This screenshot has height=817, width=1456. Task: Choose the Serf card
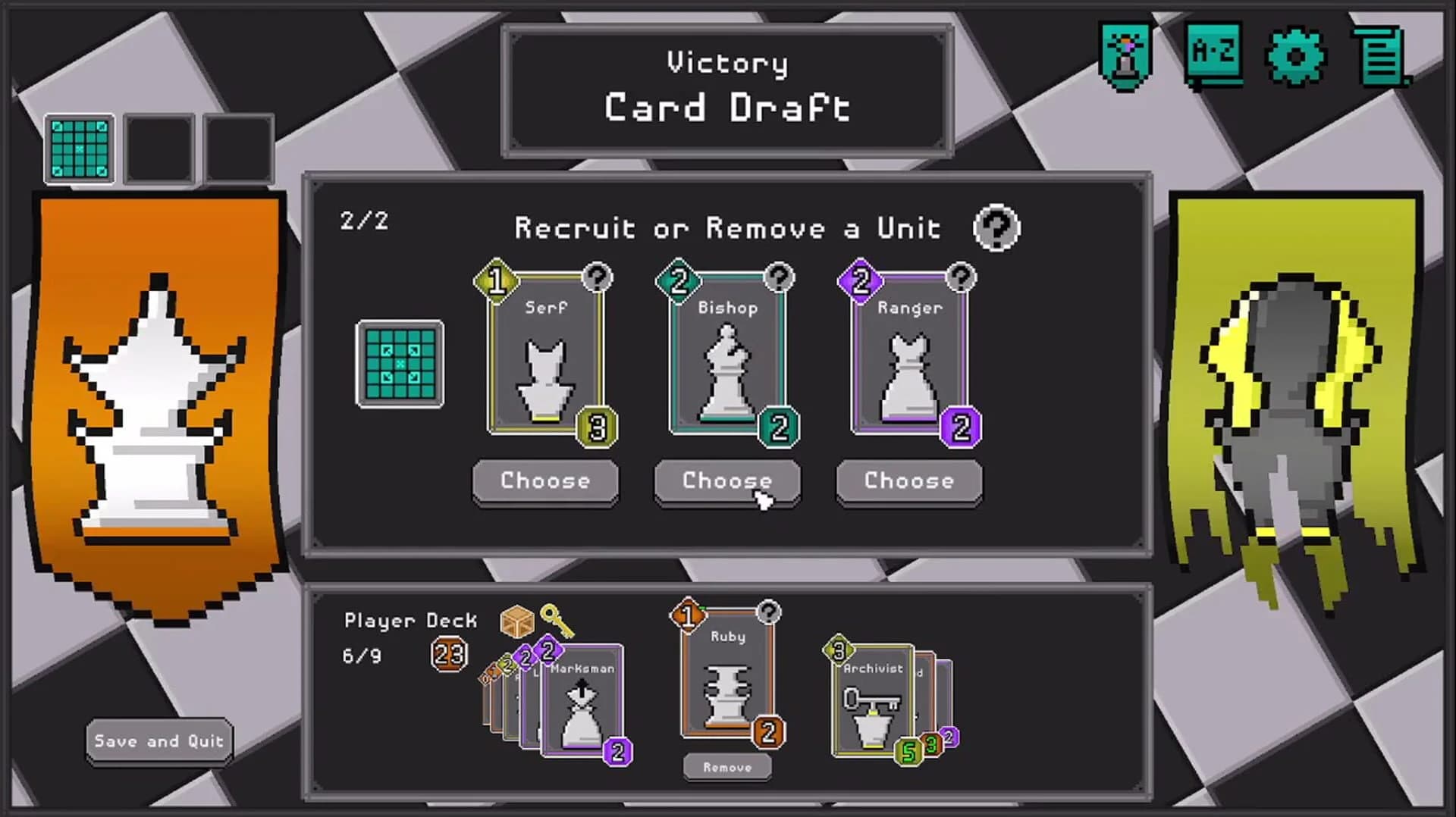pos(545,481)
